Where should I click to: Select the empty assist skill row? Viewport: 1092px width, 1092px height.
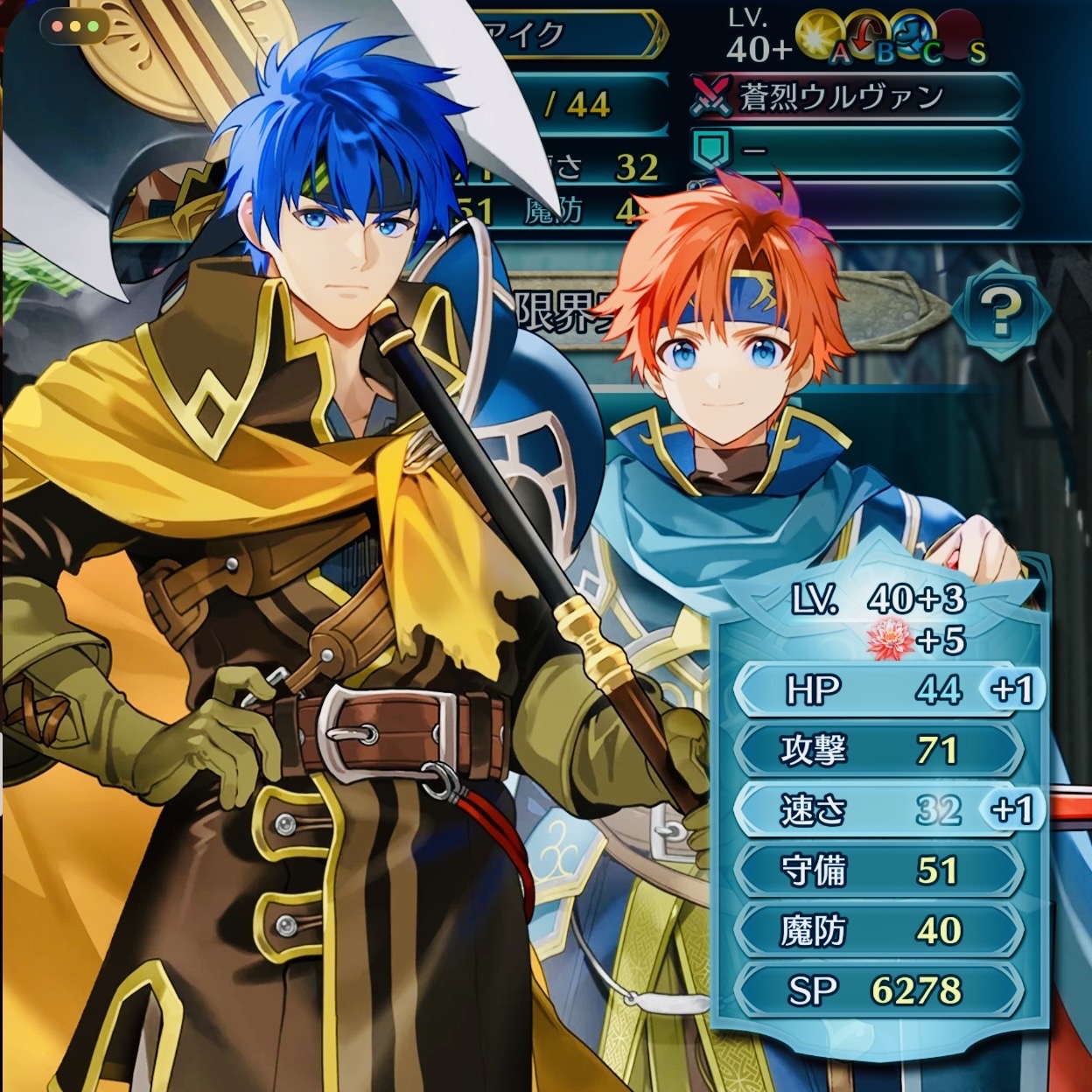click(854, 150)
